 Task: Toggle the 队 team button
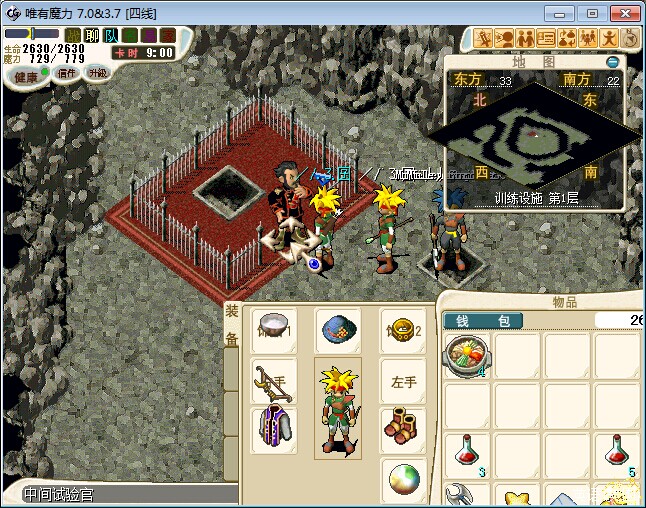(111, 36)
